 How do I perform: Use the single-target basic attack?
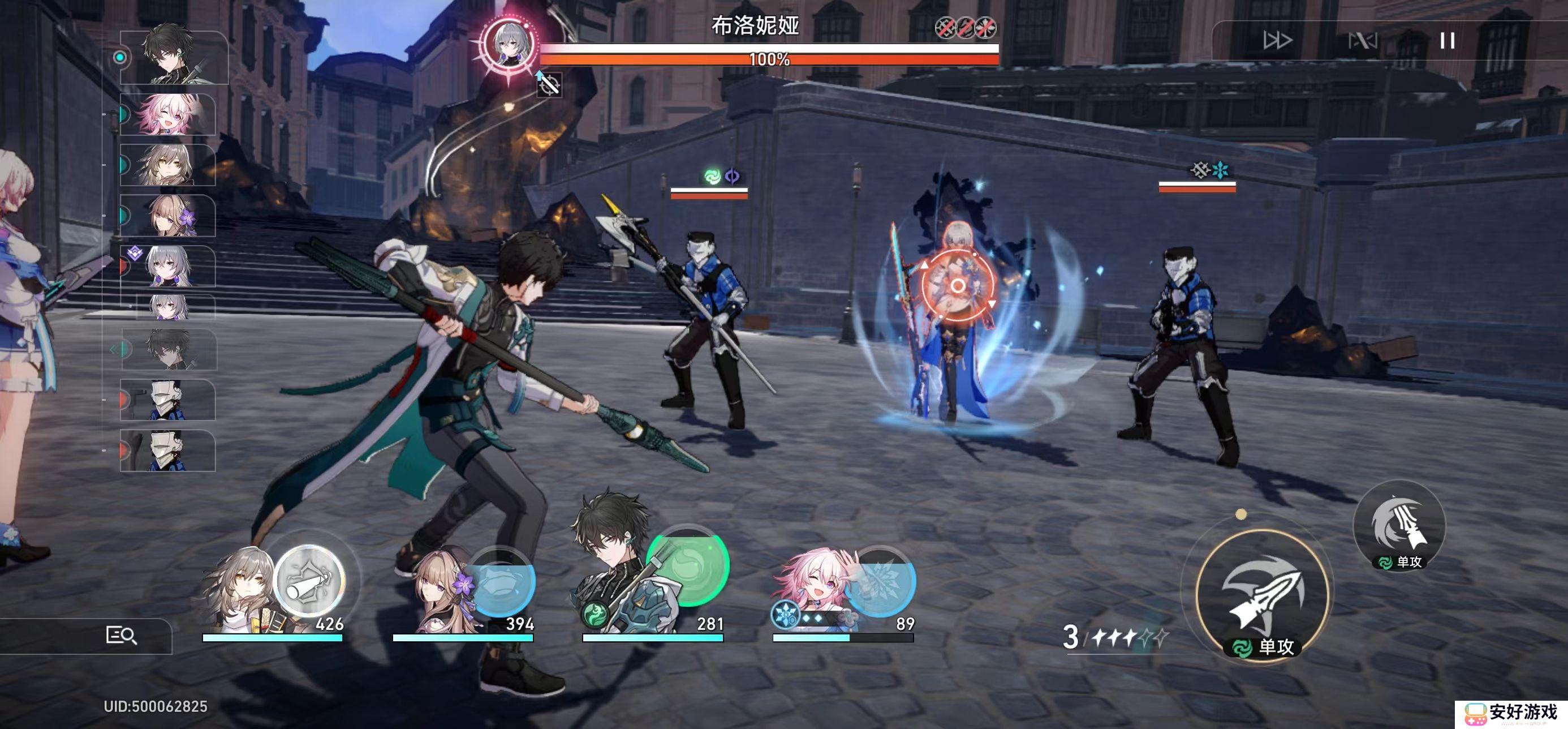pos(1263,598)
